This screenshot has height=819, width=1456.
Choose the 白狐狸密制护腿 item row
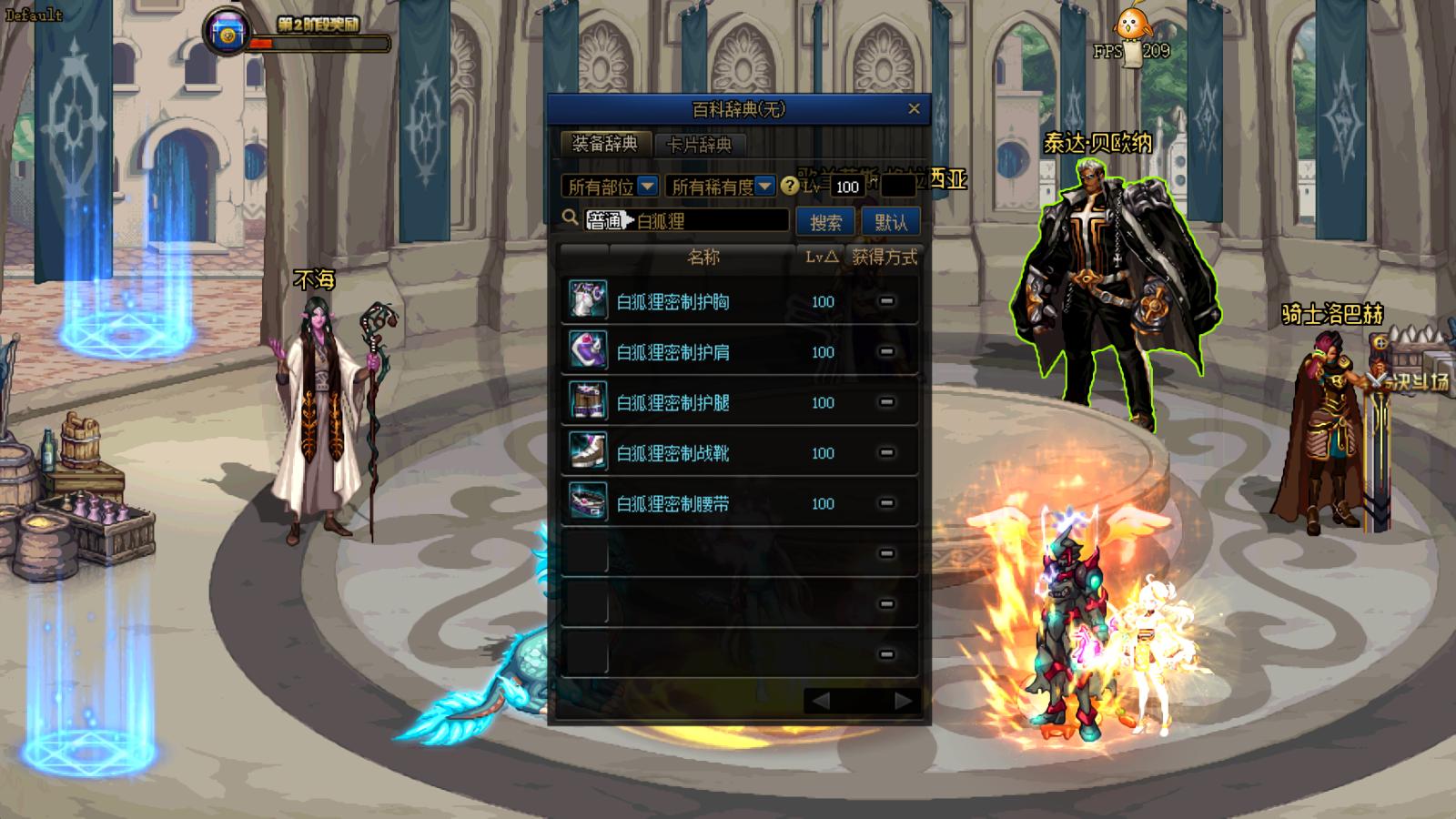point(673,402)
